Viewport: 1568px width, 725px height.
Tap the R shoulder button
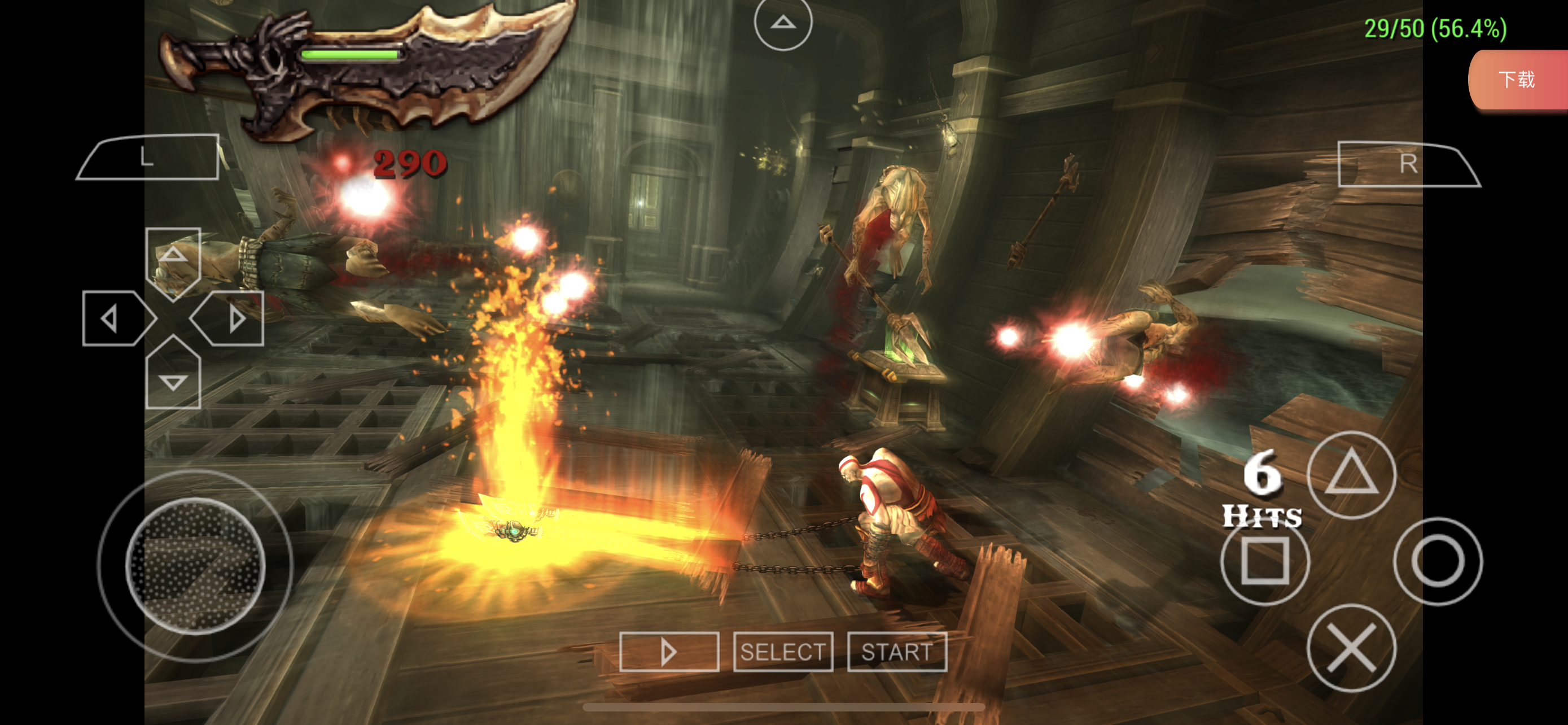(1407, 164)
